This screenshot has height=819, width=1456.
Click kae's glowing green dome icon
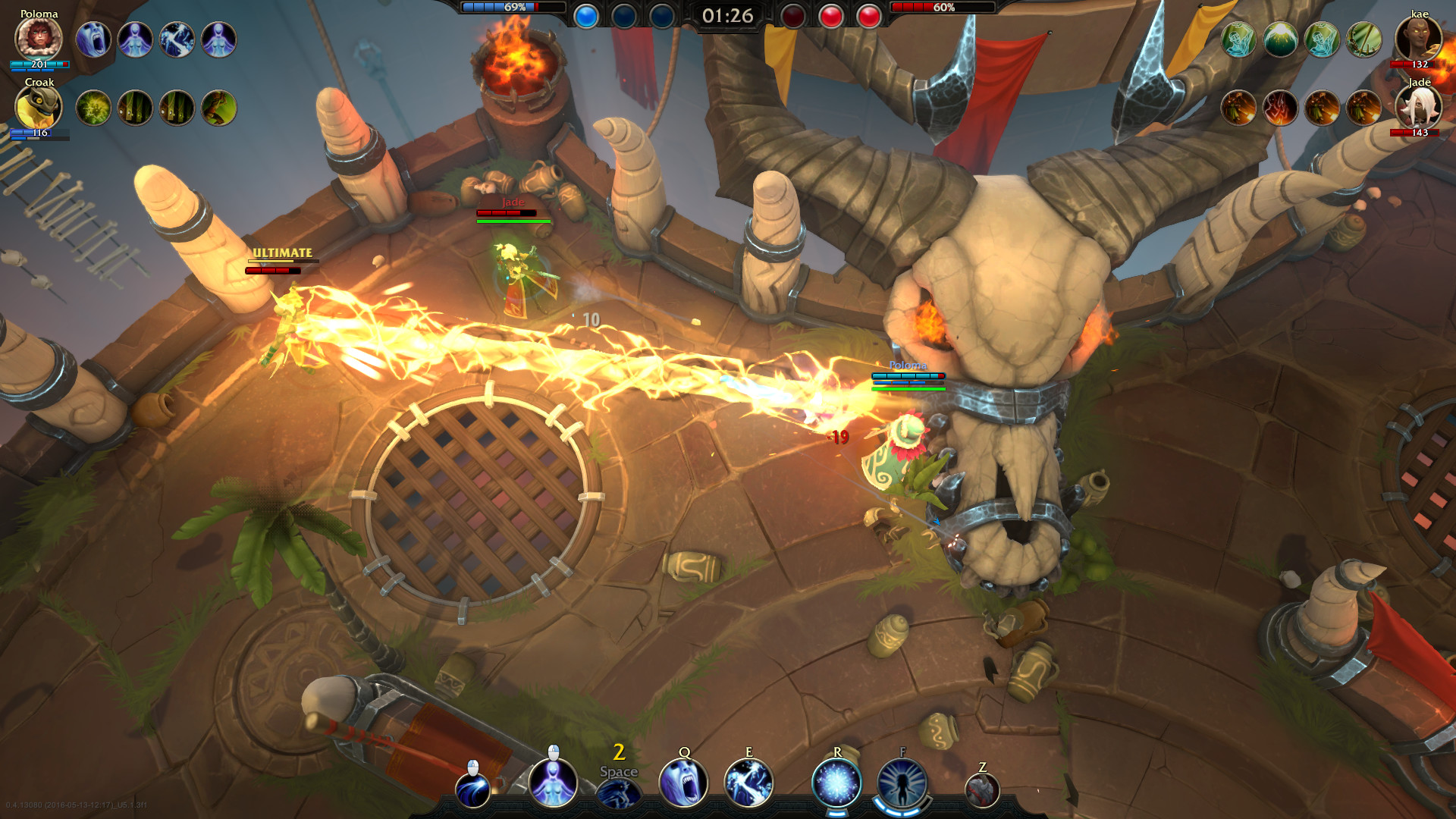click(1280, 39)
